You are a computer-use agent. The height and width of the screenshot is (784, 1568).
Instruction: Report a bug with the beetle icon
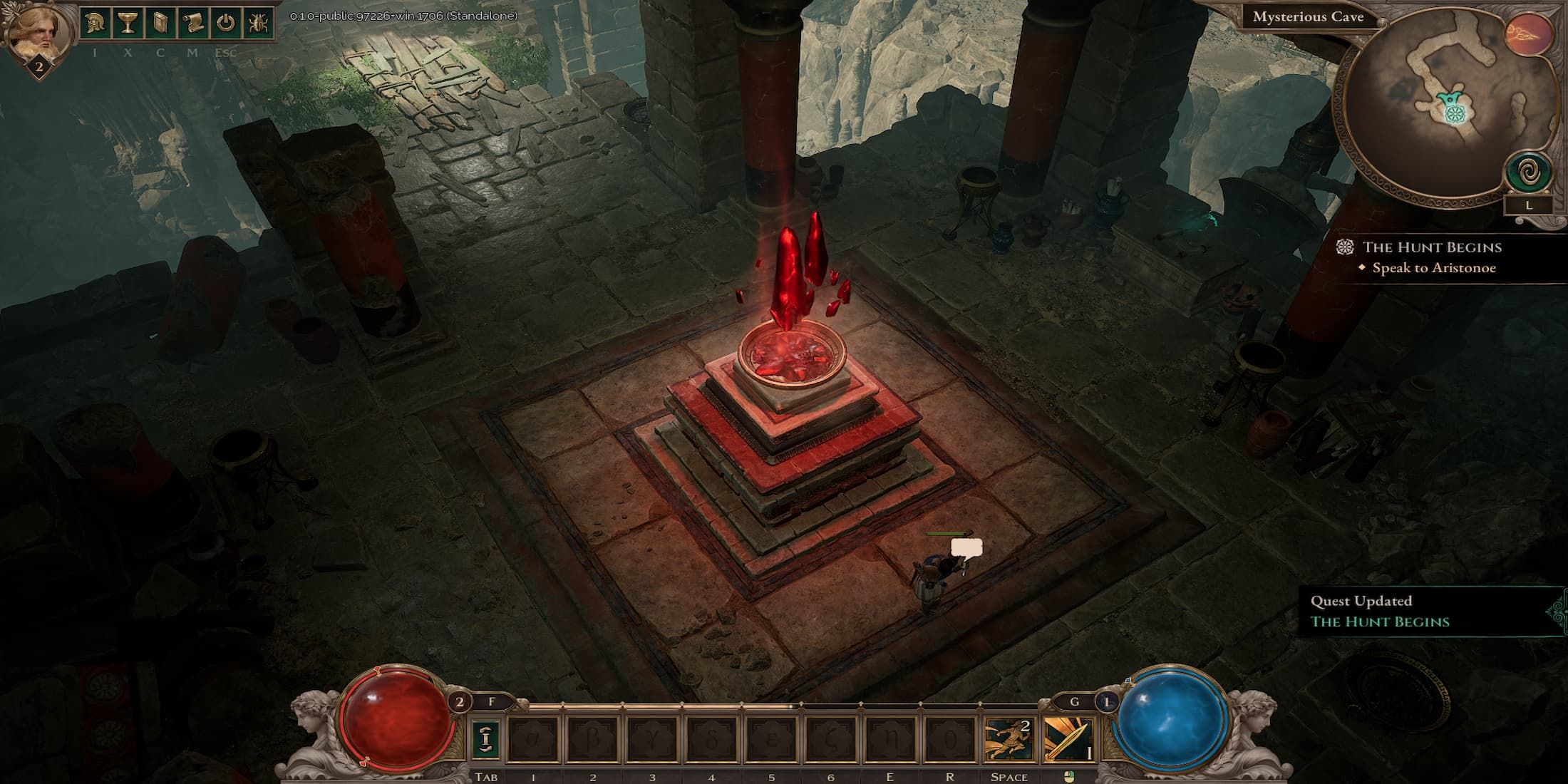pos(257,23)
